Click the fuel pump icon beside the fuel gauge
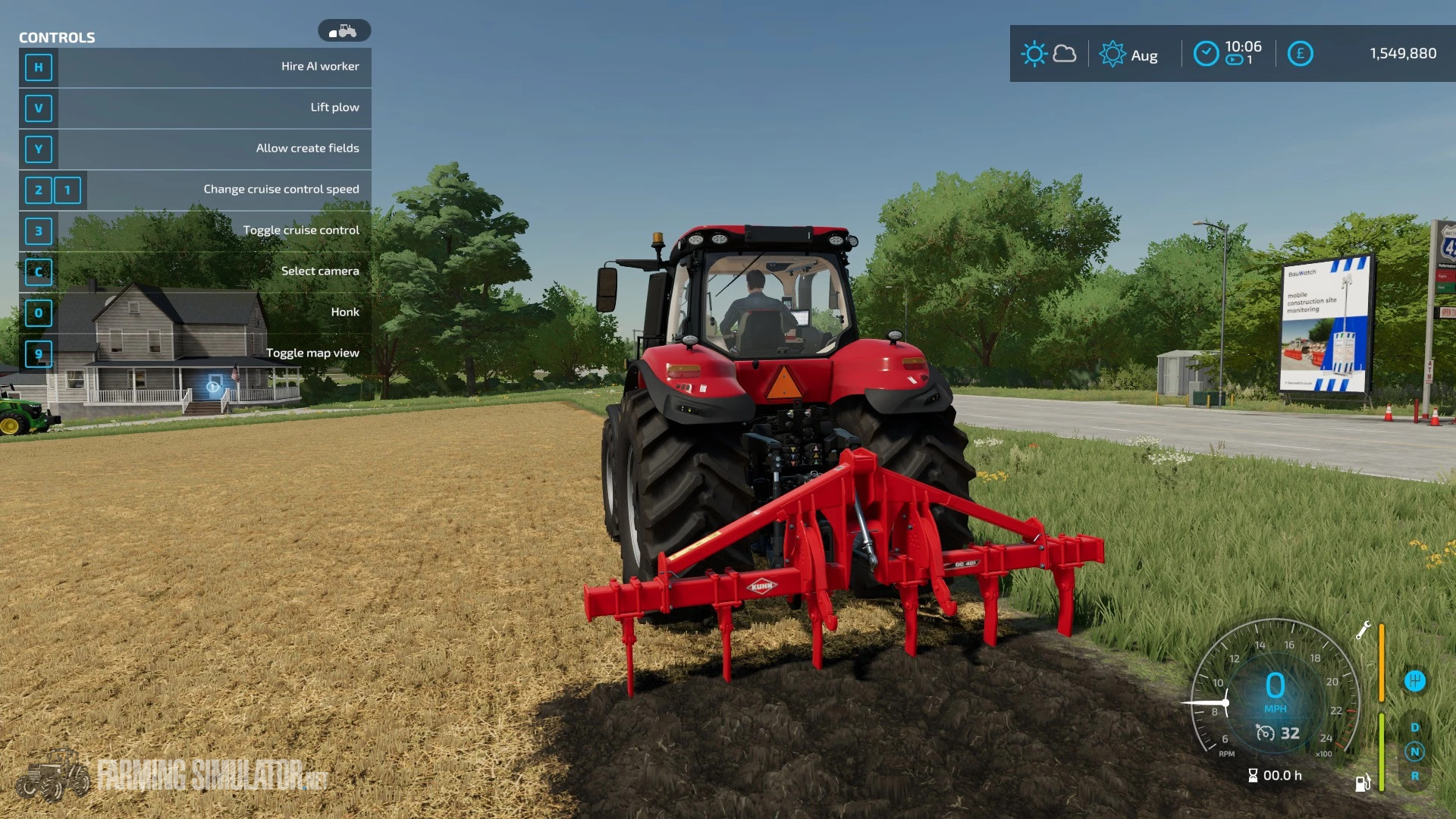This screenshot has width=1456, height=819. [x=1361, y=783]
